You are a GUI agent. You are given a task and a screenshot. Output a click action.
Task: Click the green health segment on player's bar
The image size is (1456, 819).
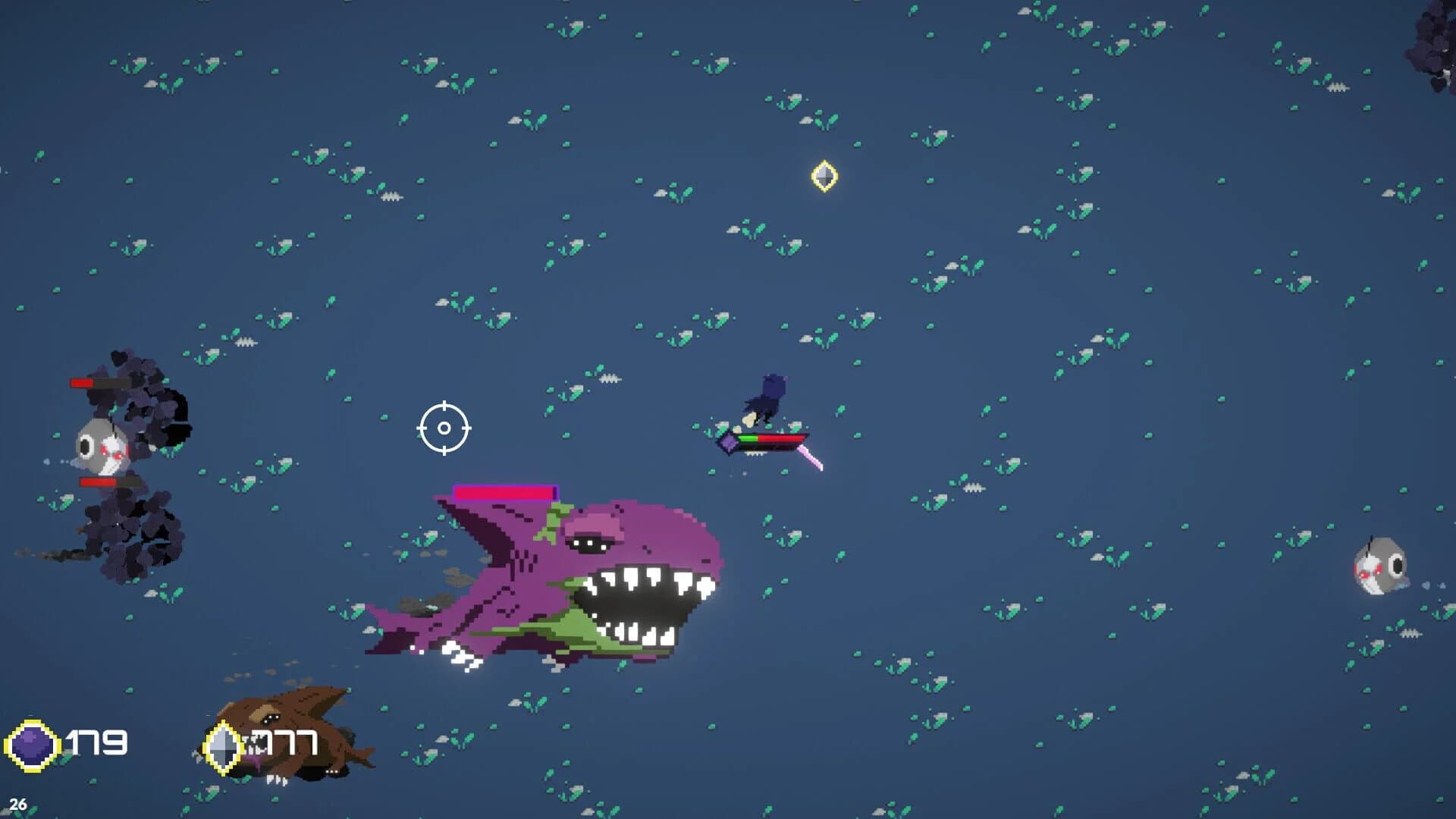pos(749,438)
